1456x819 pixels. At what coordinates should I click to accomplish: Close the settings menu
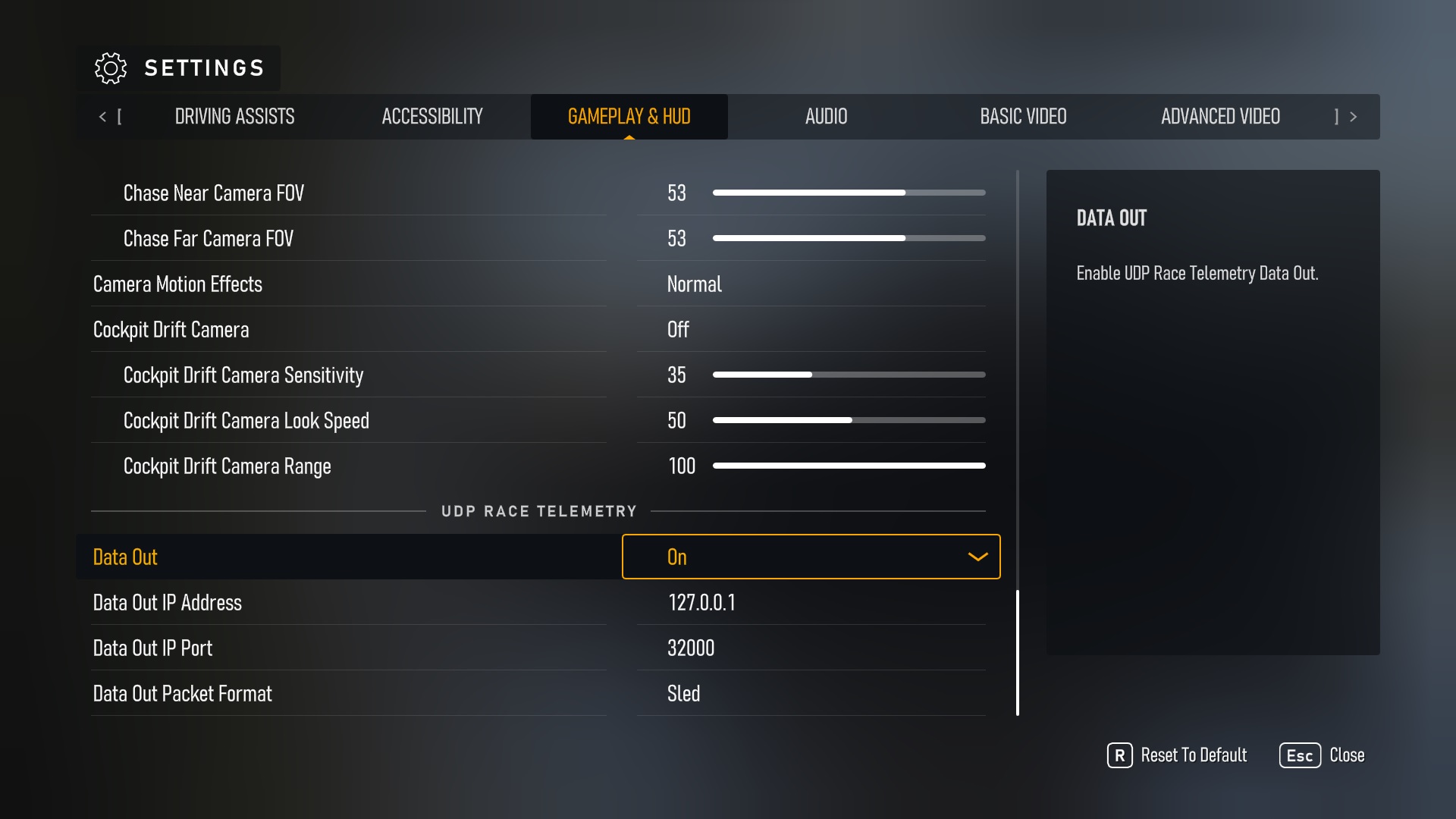[1322, 755]
